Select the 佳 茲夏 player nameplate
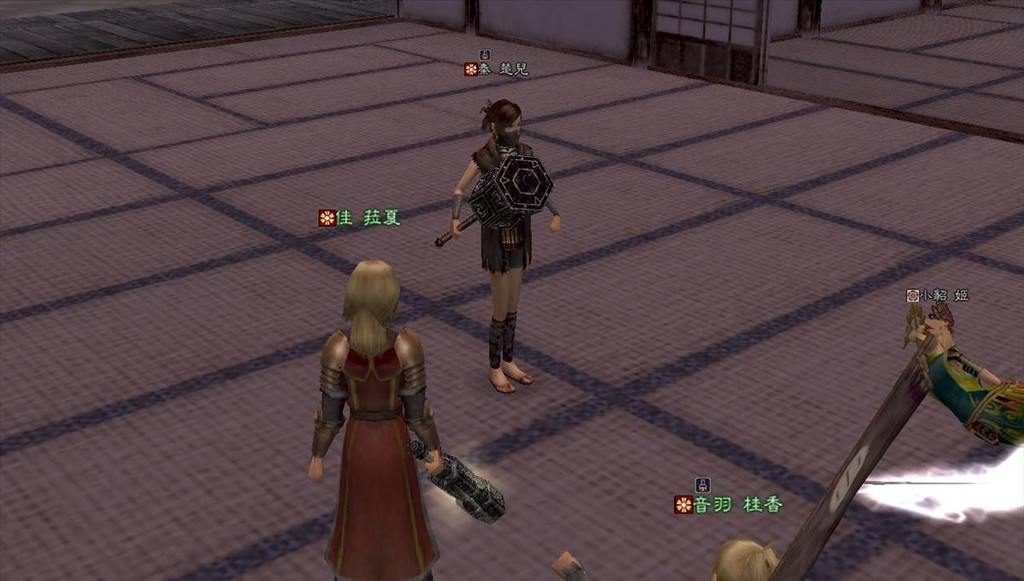Image resolution: width=1024 pixels, height=581 pixels. coord(360,218)
